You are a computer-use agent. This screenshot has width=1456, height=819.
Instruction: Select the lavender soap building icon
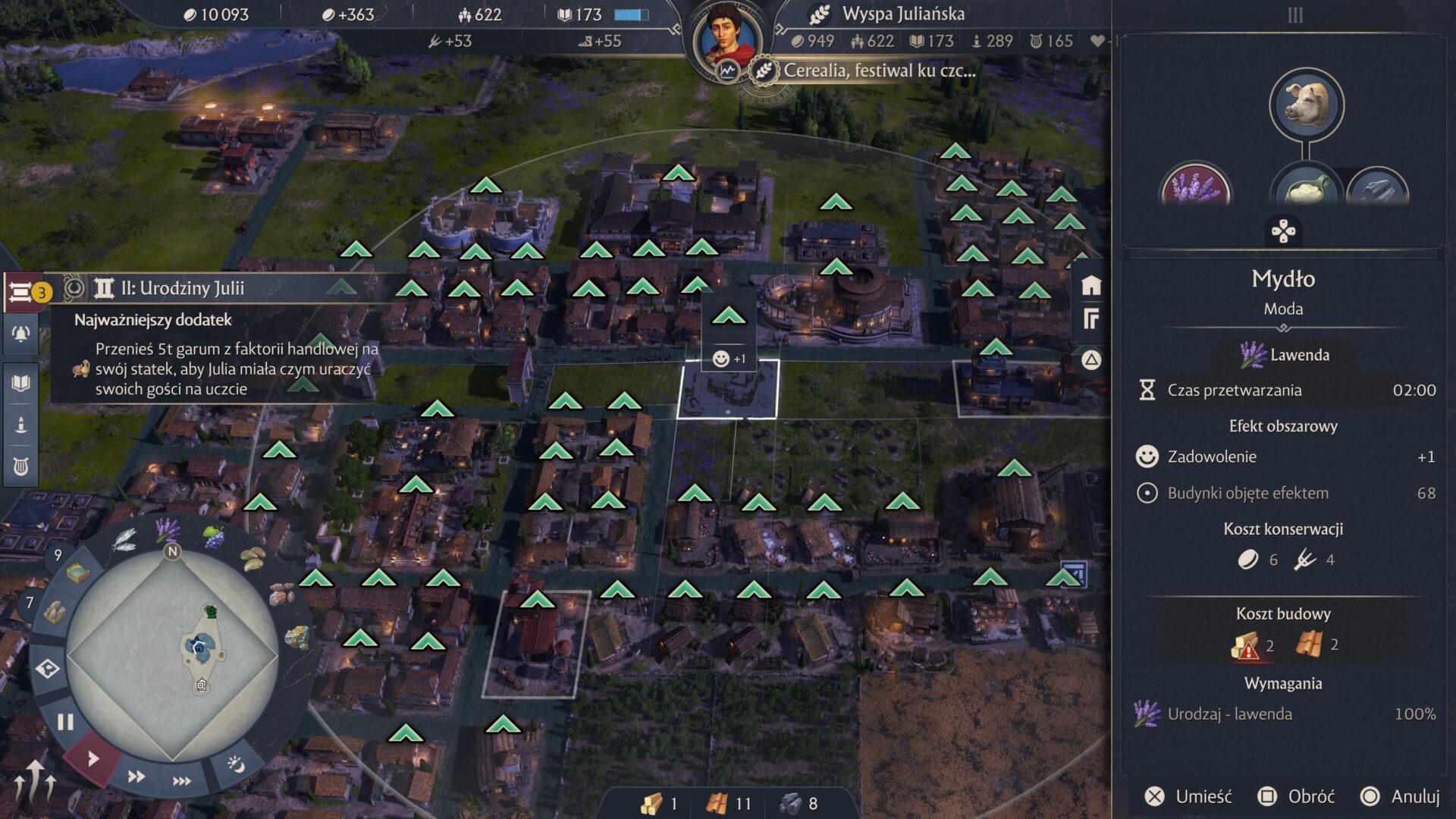coord(1196,187)
